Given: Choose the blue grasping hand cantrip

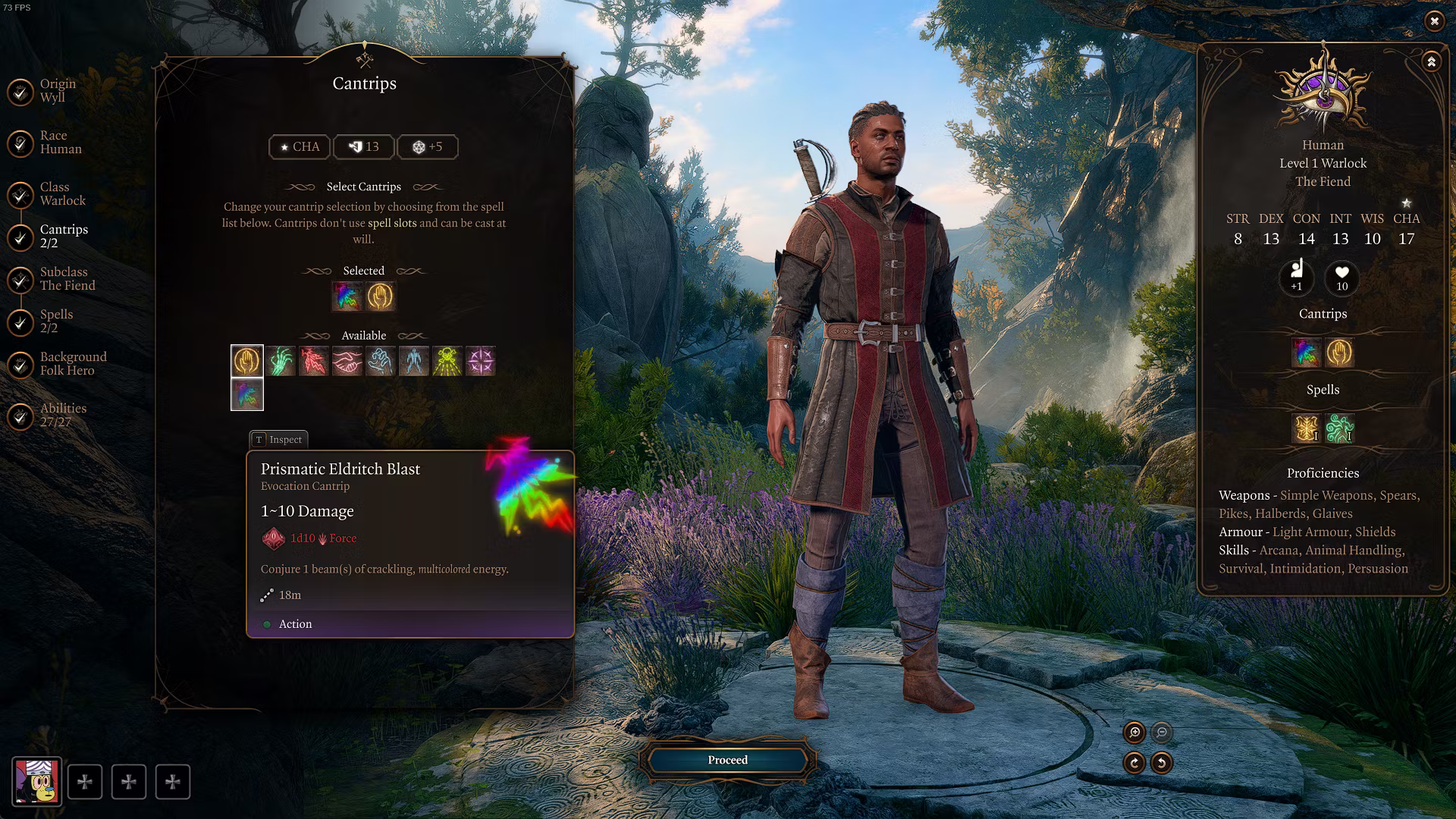Looking at the screenshot, I should [381, 361].
